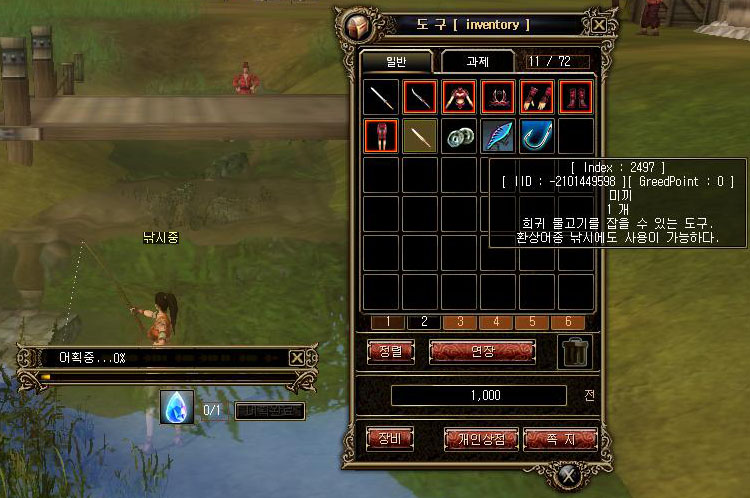750x498 pixels.
Task: Click the 쪽지 message button
Action: (560, 438)
